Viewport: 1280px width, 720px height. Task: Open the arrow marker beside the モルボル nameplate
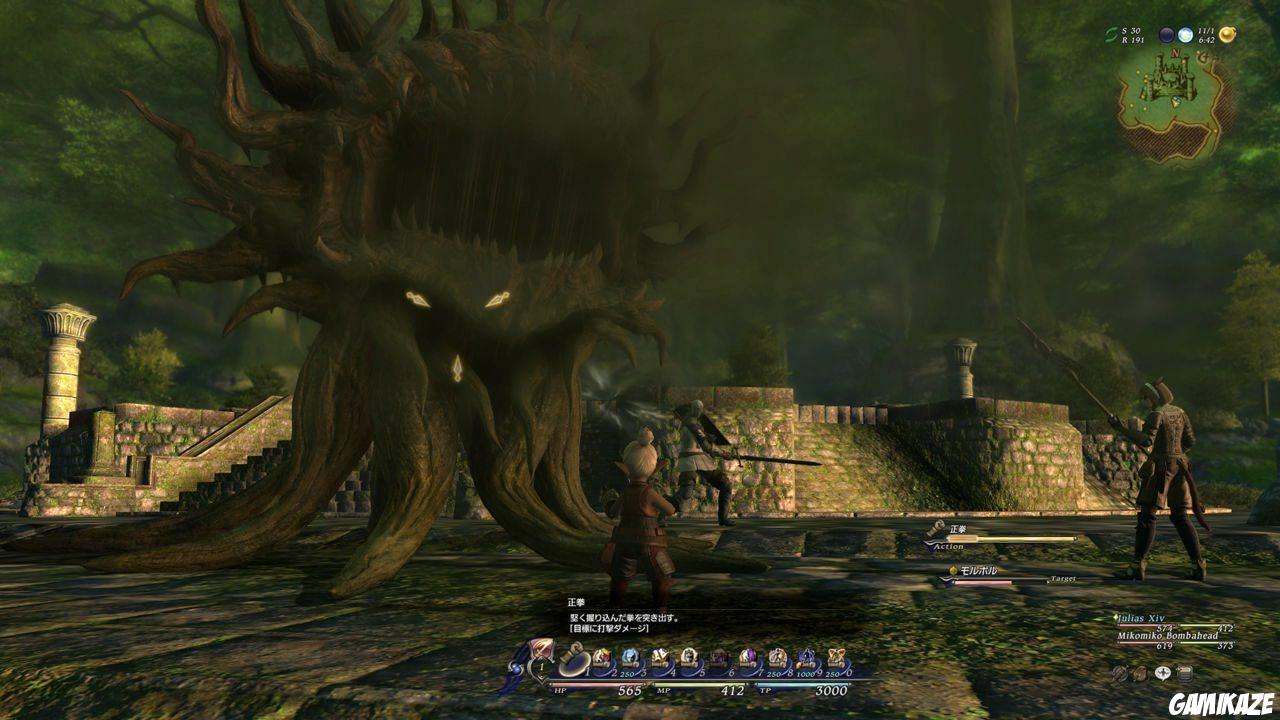(x=952, y=571)
